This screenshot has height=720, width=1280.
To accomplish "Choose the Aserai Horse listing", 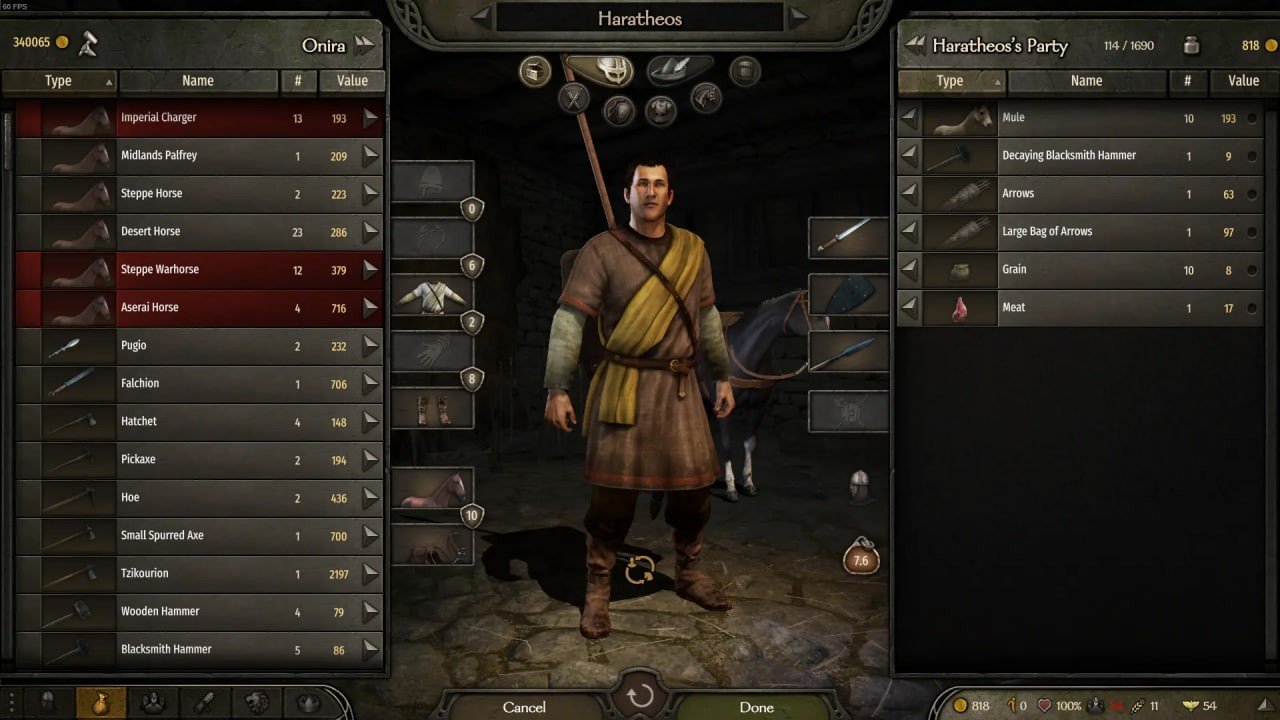I will tap(200, 308).
